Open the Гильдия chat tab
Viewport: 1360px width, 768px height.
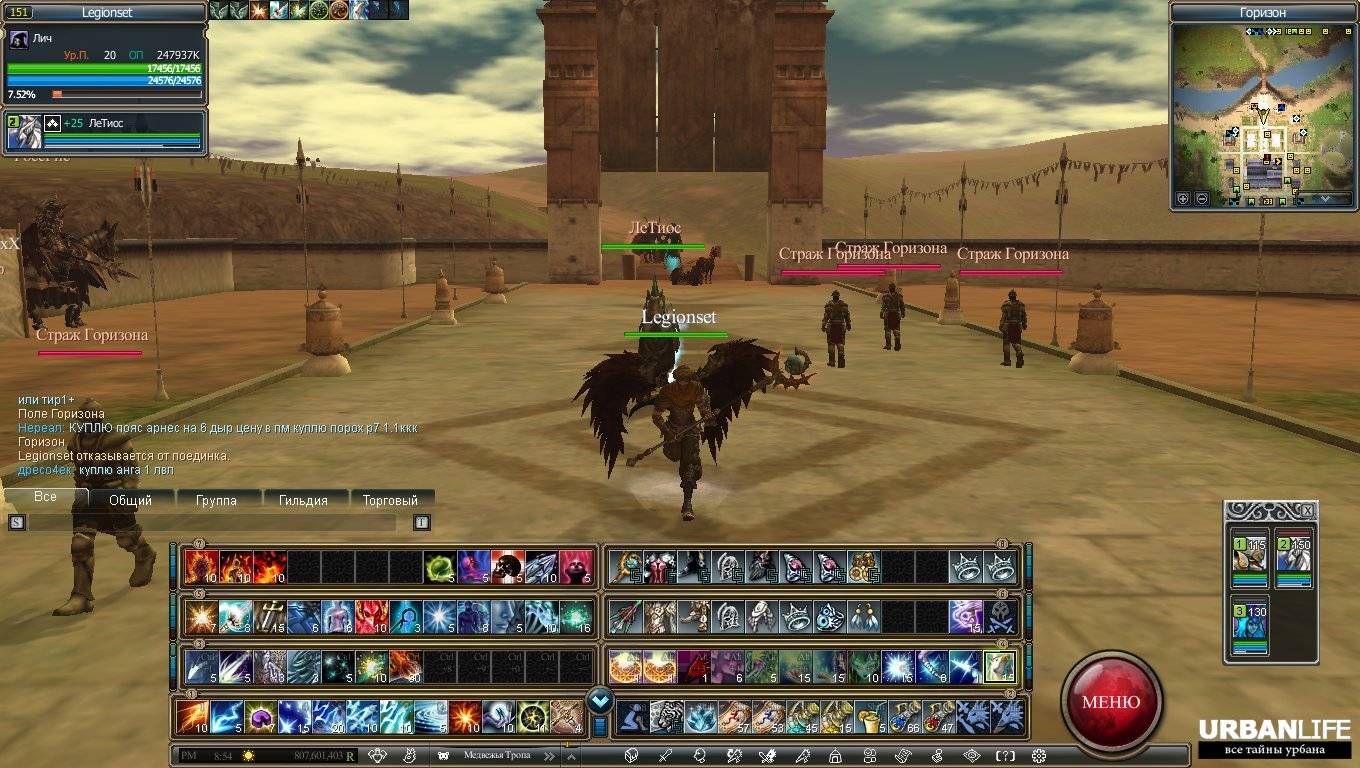(303, 500)
